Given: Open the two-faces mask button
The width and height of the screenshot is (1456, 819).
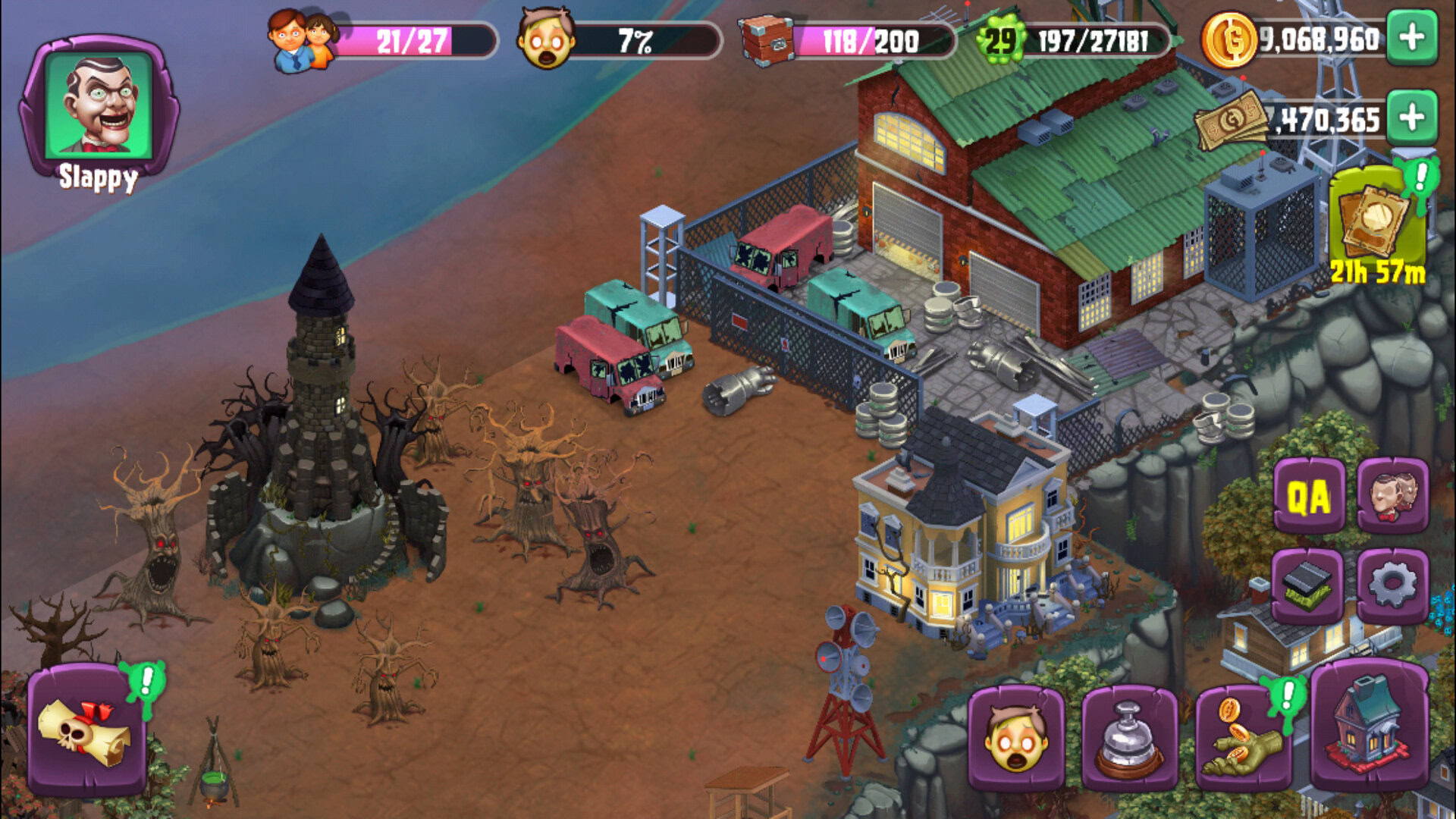Looking at the screenshot, I should point(1392,497).
